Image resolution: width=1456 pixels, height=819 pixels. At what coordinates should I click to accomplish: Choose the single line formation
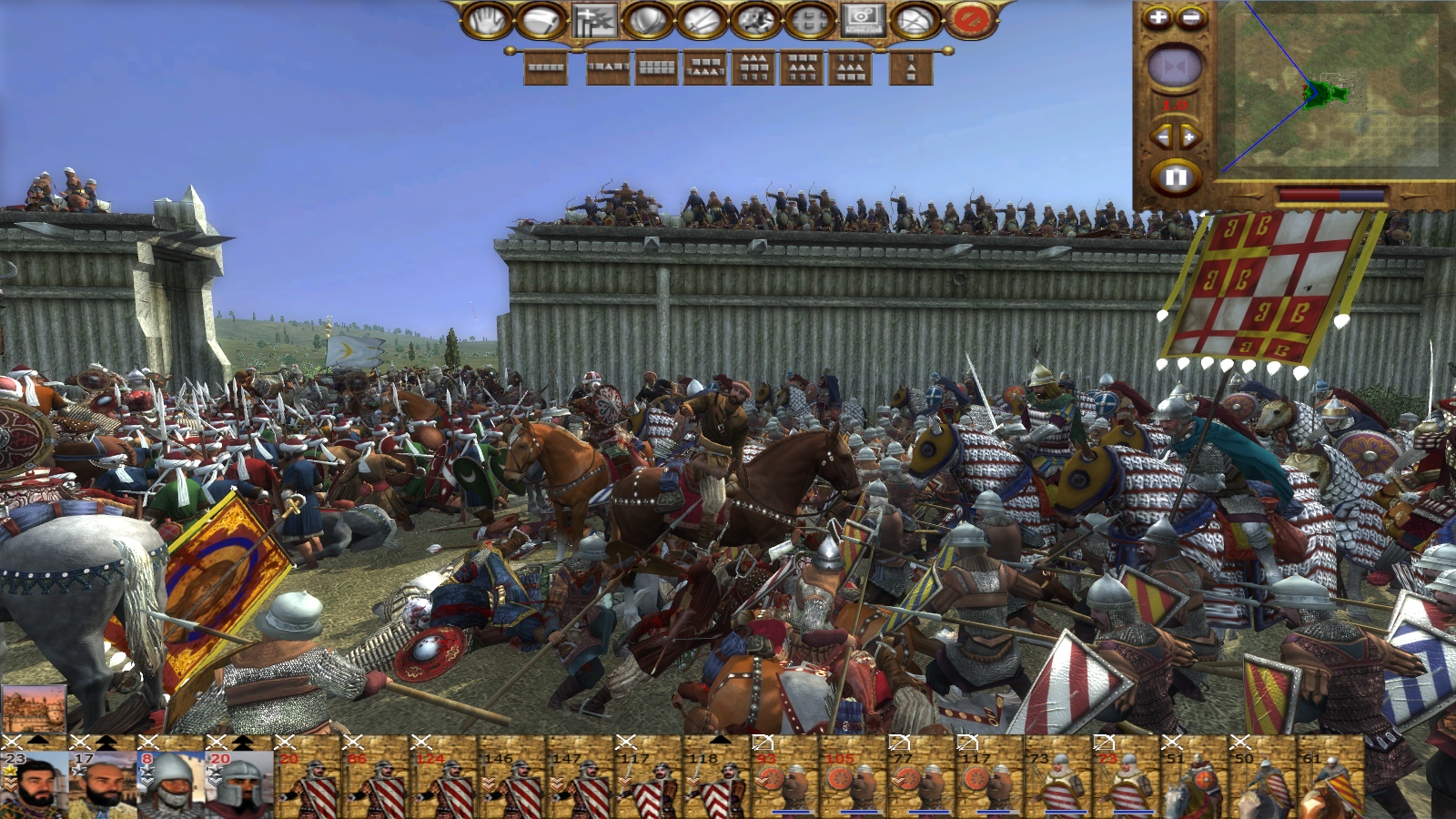tap(546, 67)
